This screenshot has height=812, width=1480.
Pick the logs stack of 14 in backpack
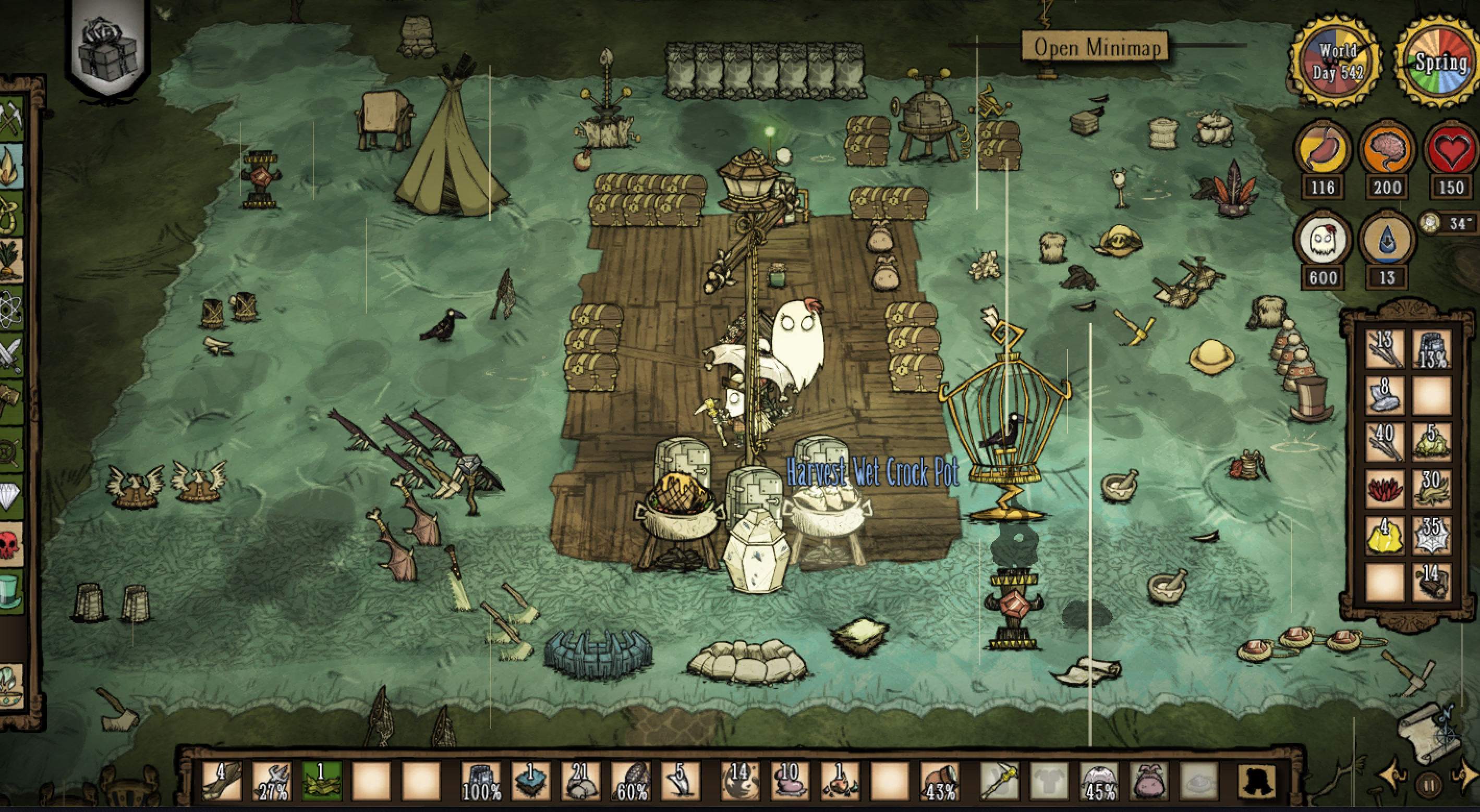[x=1431, y=582]
